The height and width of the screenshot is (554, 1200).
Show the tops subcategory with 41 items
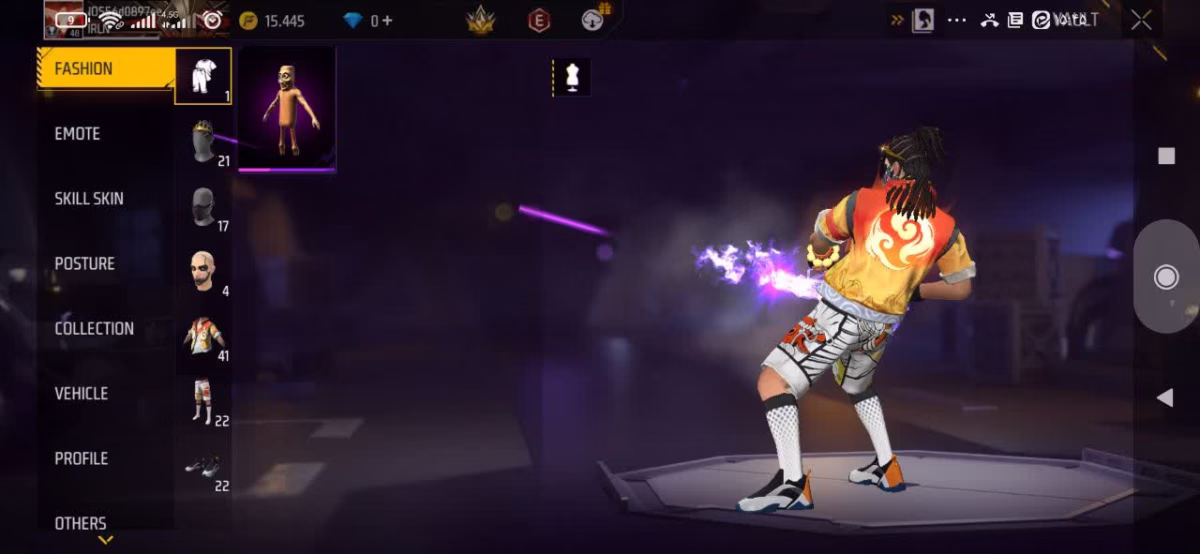(204, 336)
